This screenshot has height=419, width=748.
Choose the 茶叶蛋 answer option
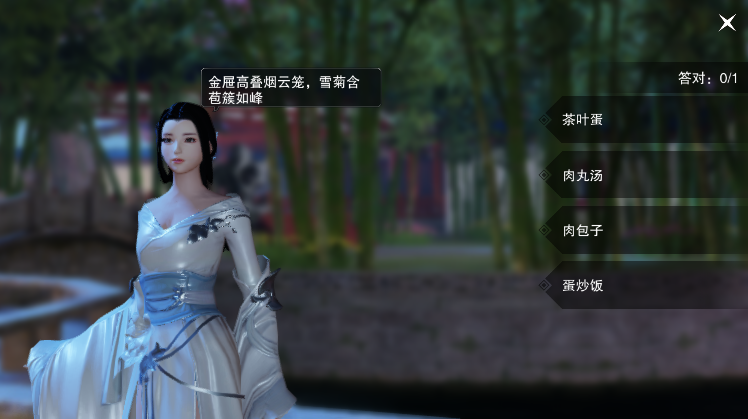(640, 120)
